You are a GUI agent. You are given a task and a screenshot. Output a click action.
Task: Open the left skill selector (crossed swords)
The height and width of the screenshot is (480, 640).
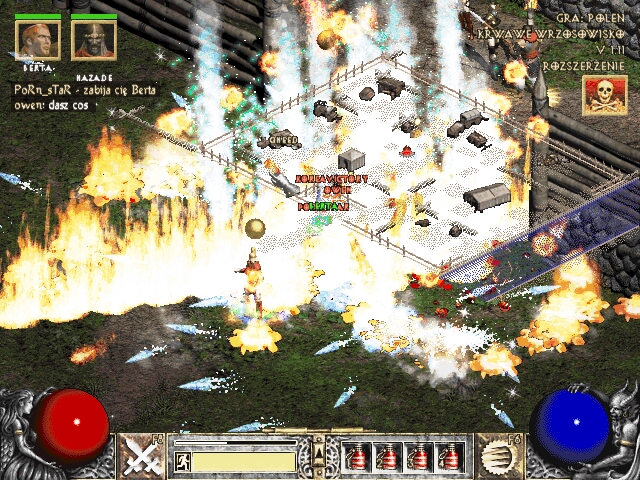141,456
